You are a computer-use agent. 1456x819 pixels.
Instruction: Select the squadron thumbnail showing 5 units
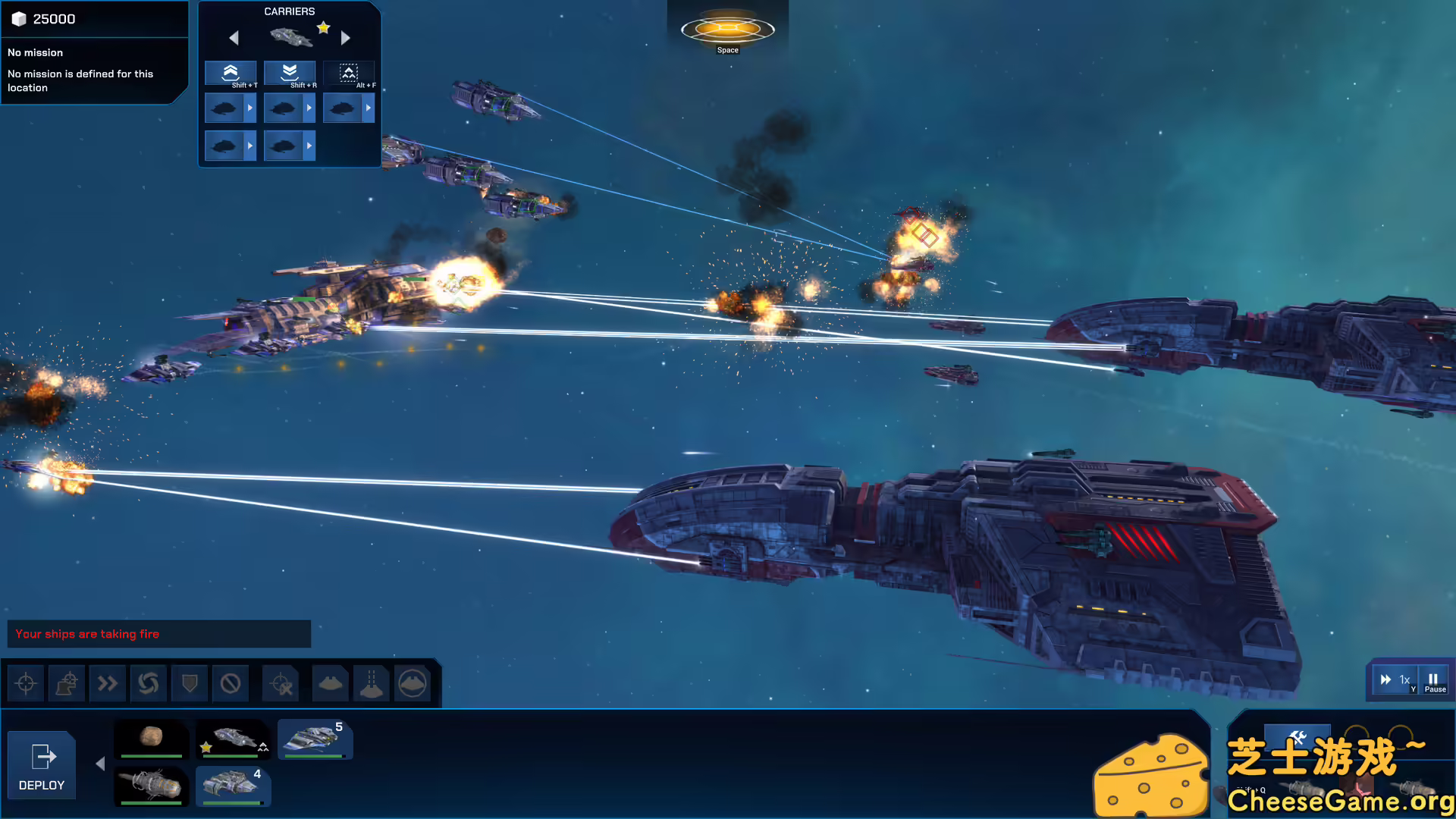315,739
